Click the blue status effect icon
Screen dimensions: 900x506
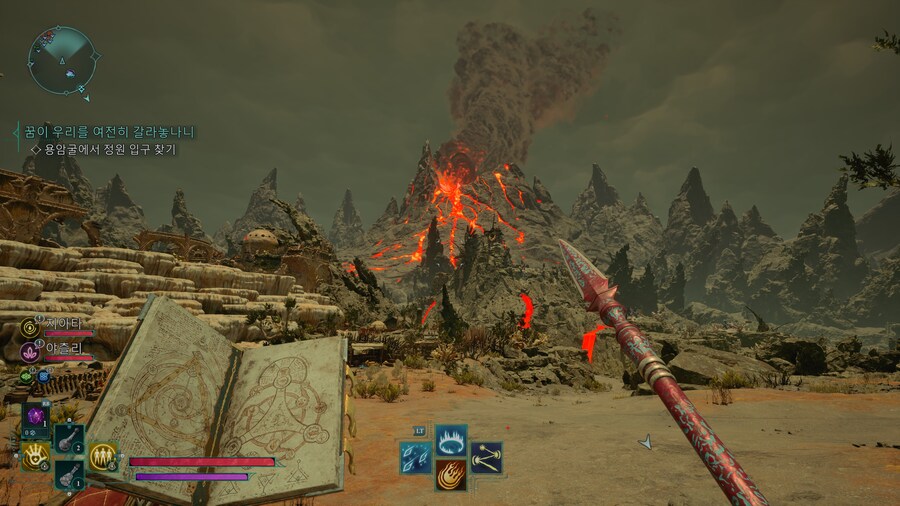[43, 376]
